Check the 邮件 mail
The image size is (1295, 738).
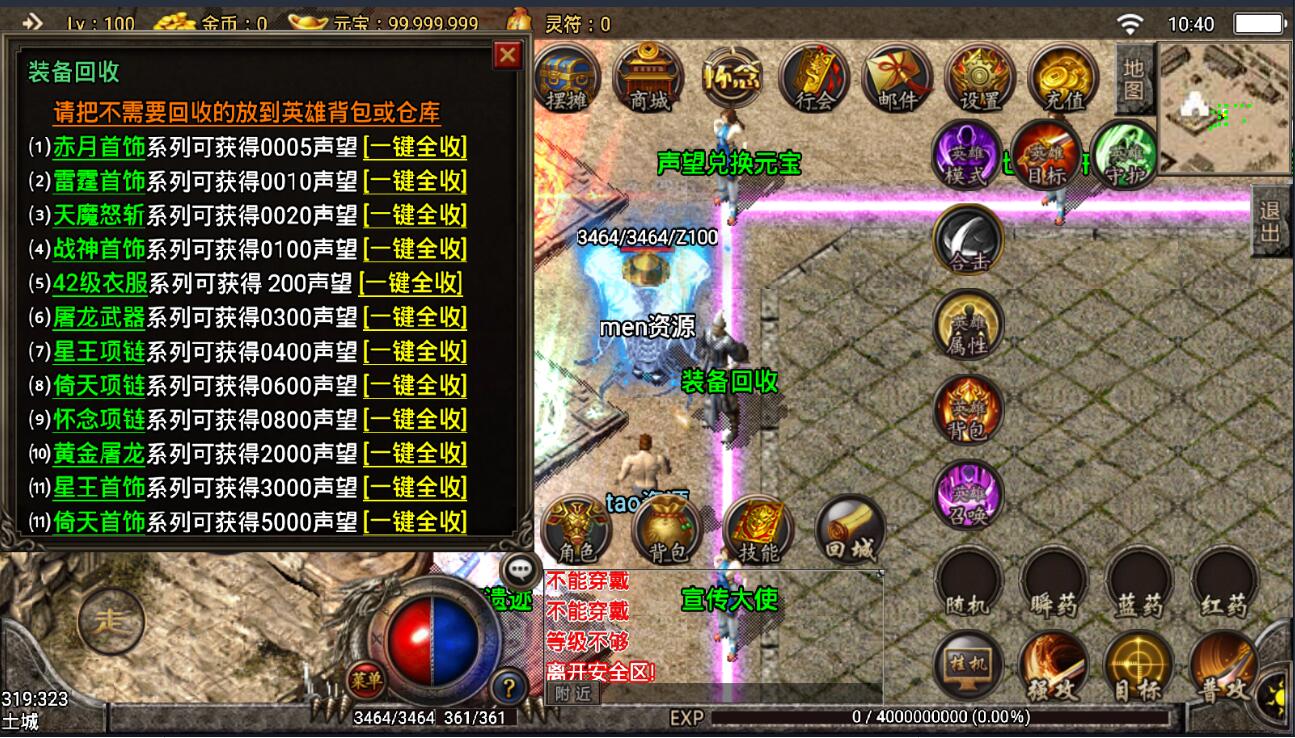point(897,77)
